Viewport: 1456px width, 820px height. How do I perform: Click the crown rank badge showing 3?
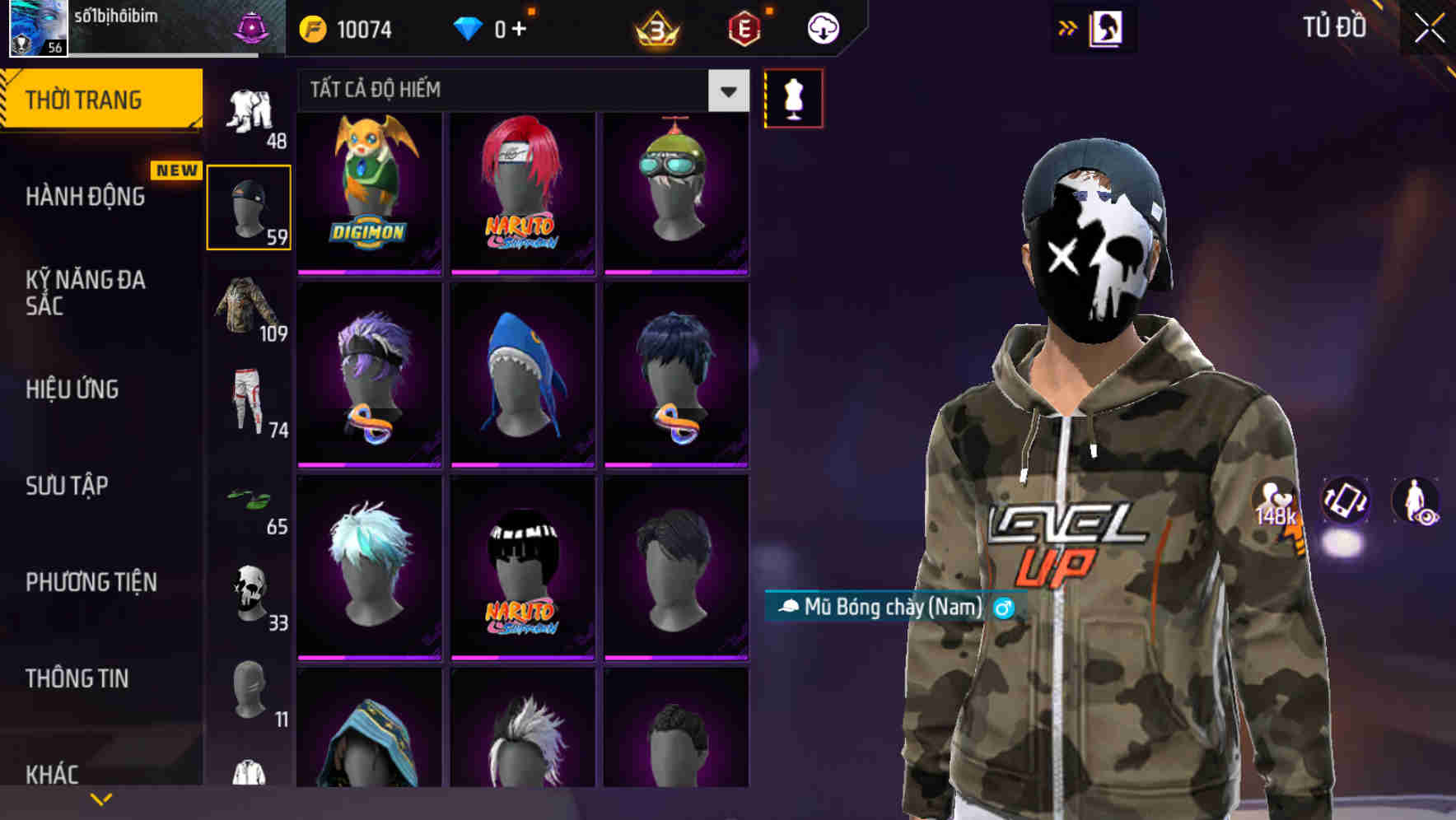[656, 27]
